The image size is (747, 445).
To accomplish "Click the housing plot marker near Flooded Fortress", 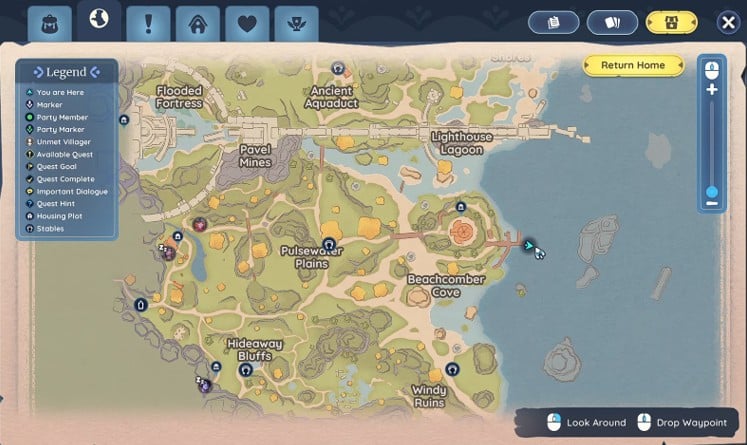I will click(123, 118).
